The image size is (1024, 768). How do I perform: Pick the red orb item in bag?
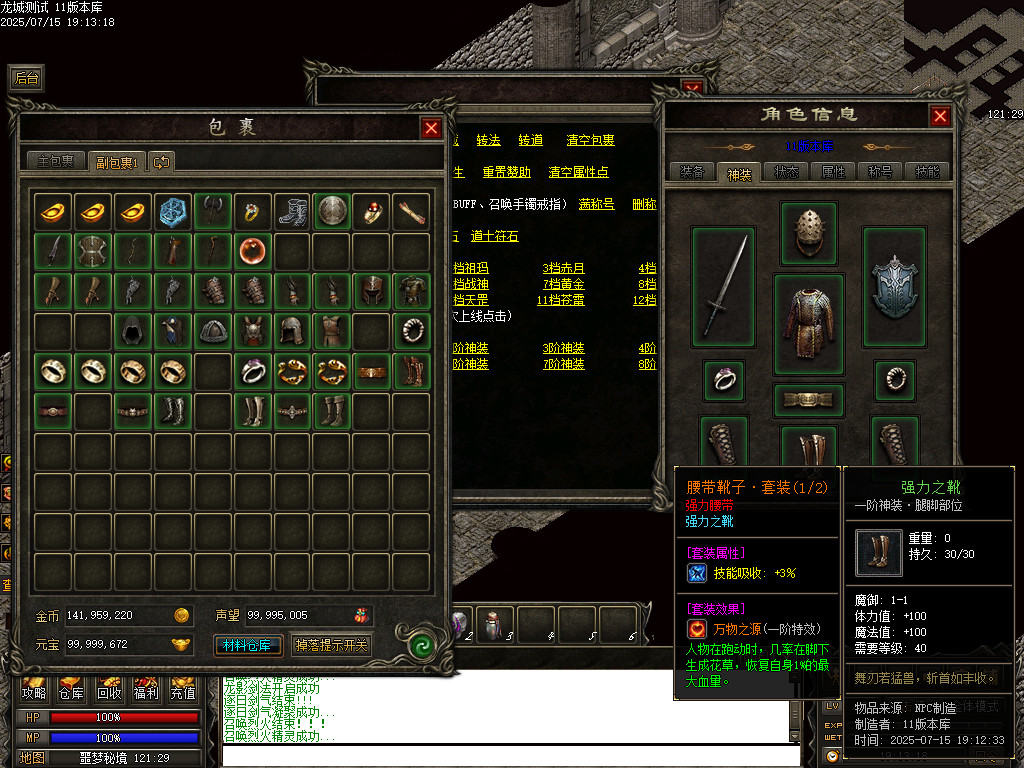click(x=254, y=251)
